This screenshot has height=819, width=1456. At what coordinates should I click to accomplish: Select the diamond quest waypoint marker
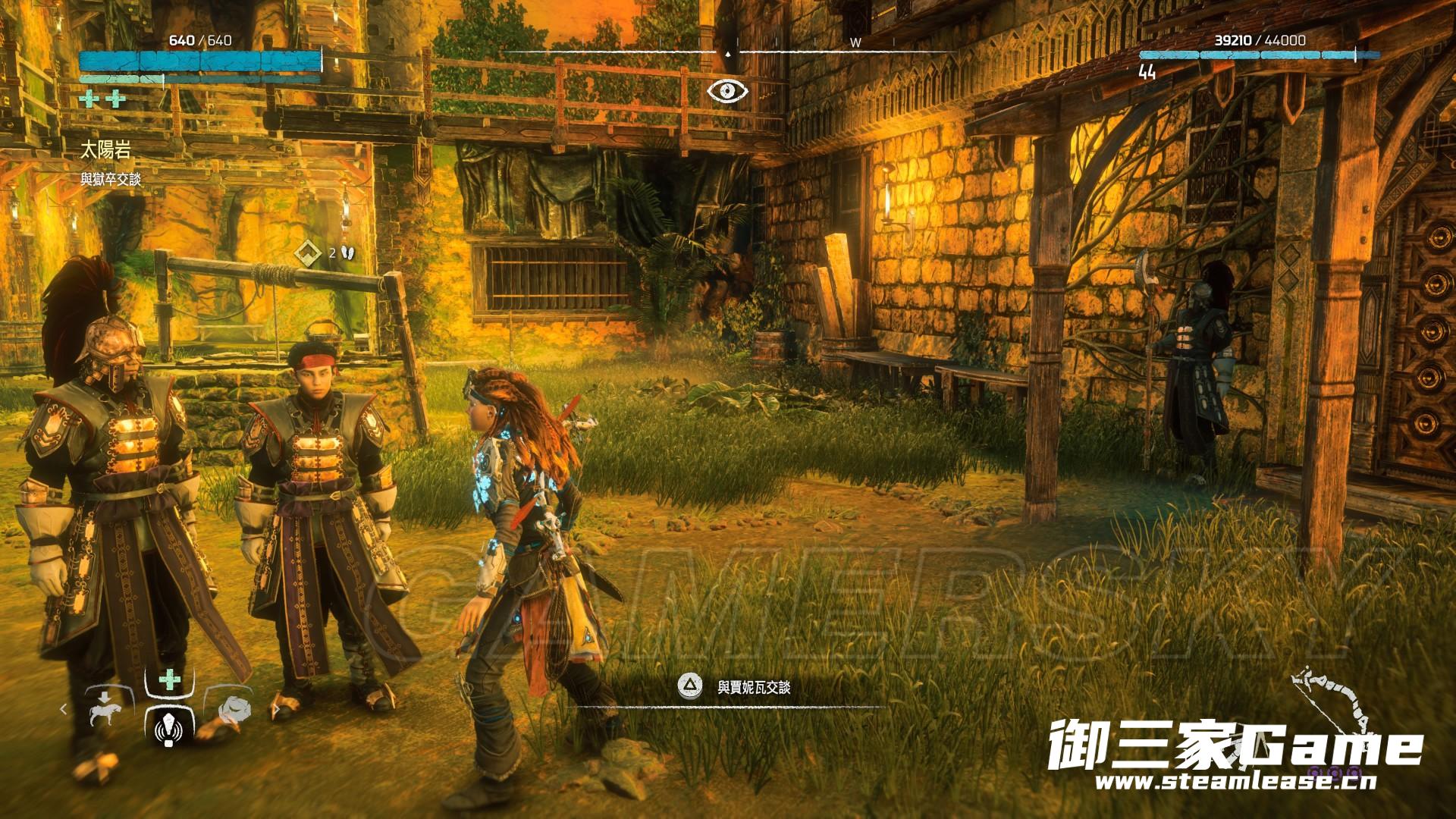click(308, 253)
